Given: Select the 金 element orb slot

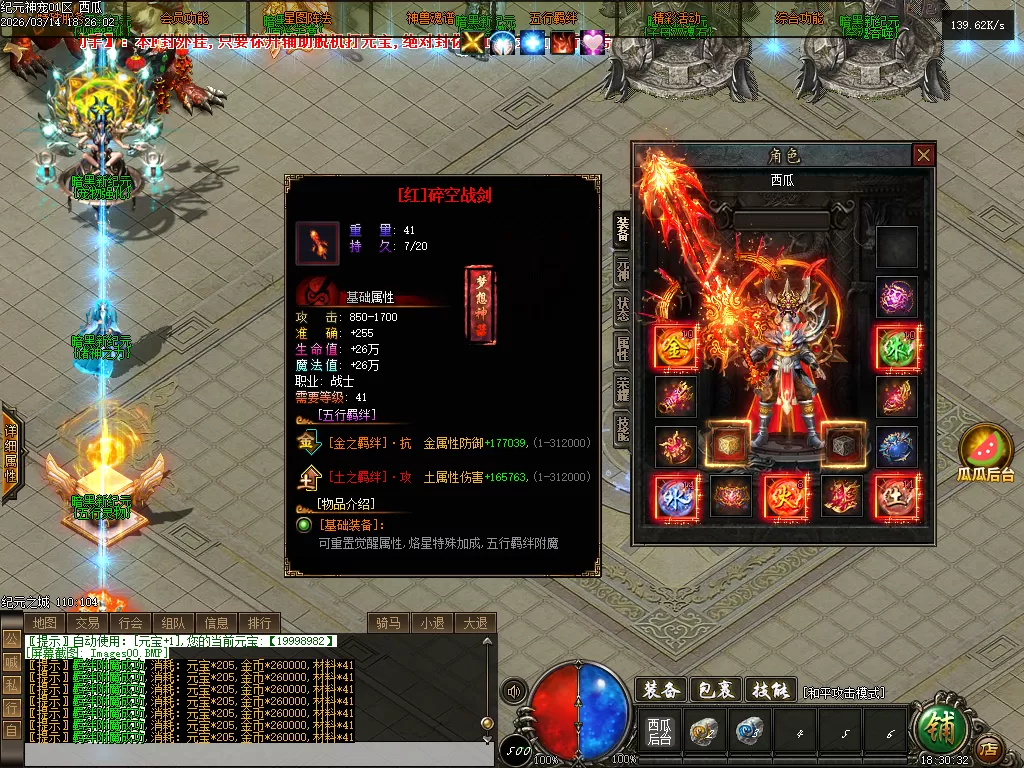Looking at the screenshot, I should (x=675, y=346).
